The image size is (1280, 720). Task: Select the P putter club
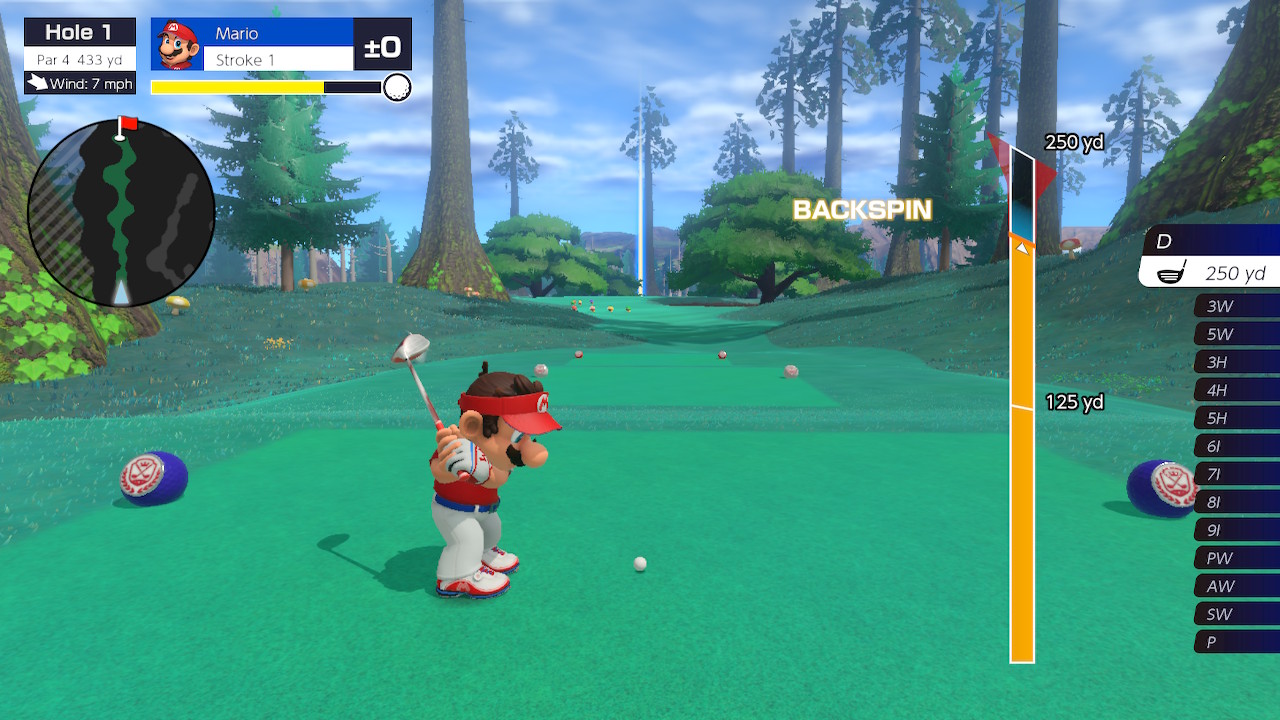pos(1236,642)
